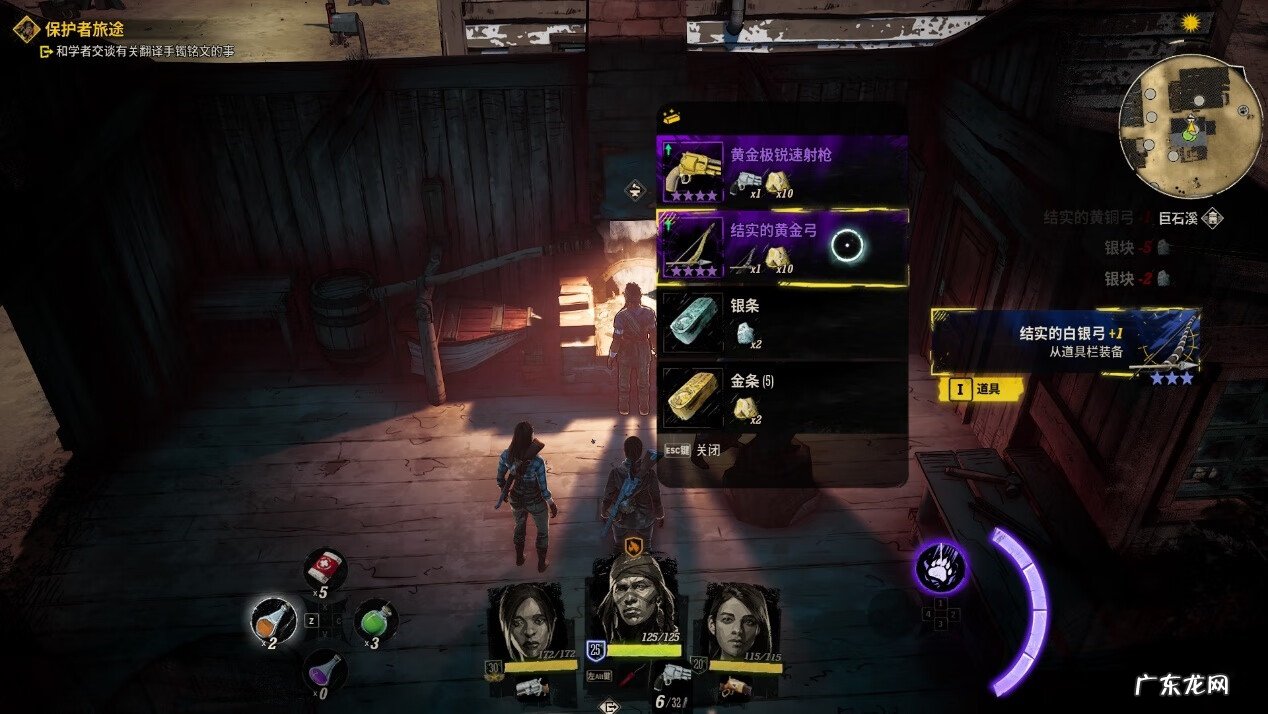Select the 金条 gold bar recipe
This screenshot has height=714, width=1268.
tap(782, 397)
